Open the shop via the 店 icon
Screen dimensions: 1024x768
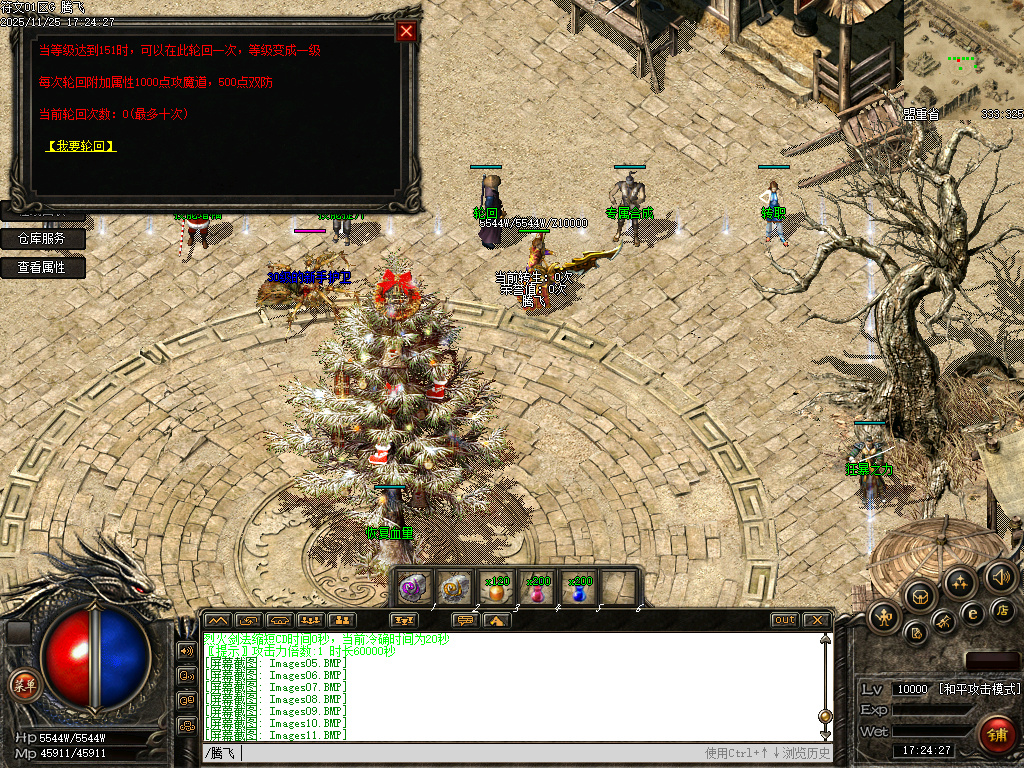click(x=1001, y=609)
